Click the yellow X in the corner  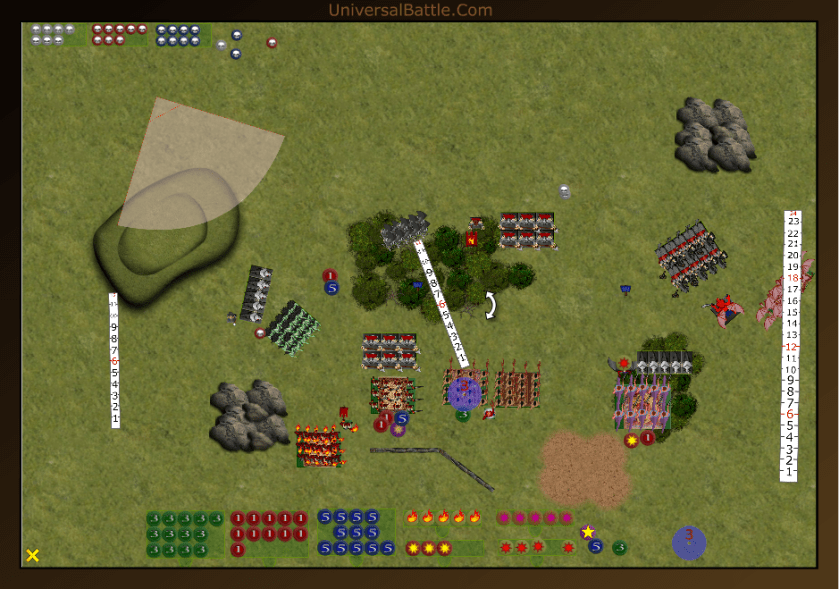pos(33,555)
